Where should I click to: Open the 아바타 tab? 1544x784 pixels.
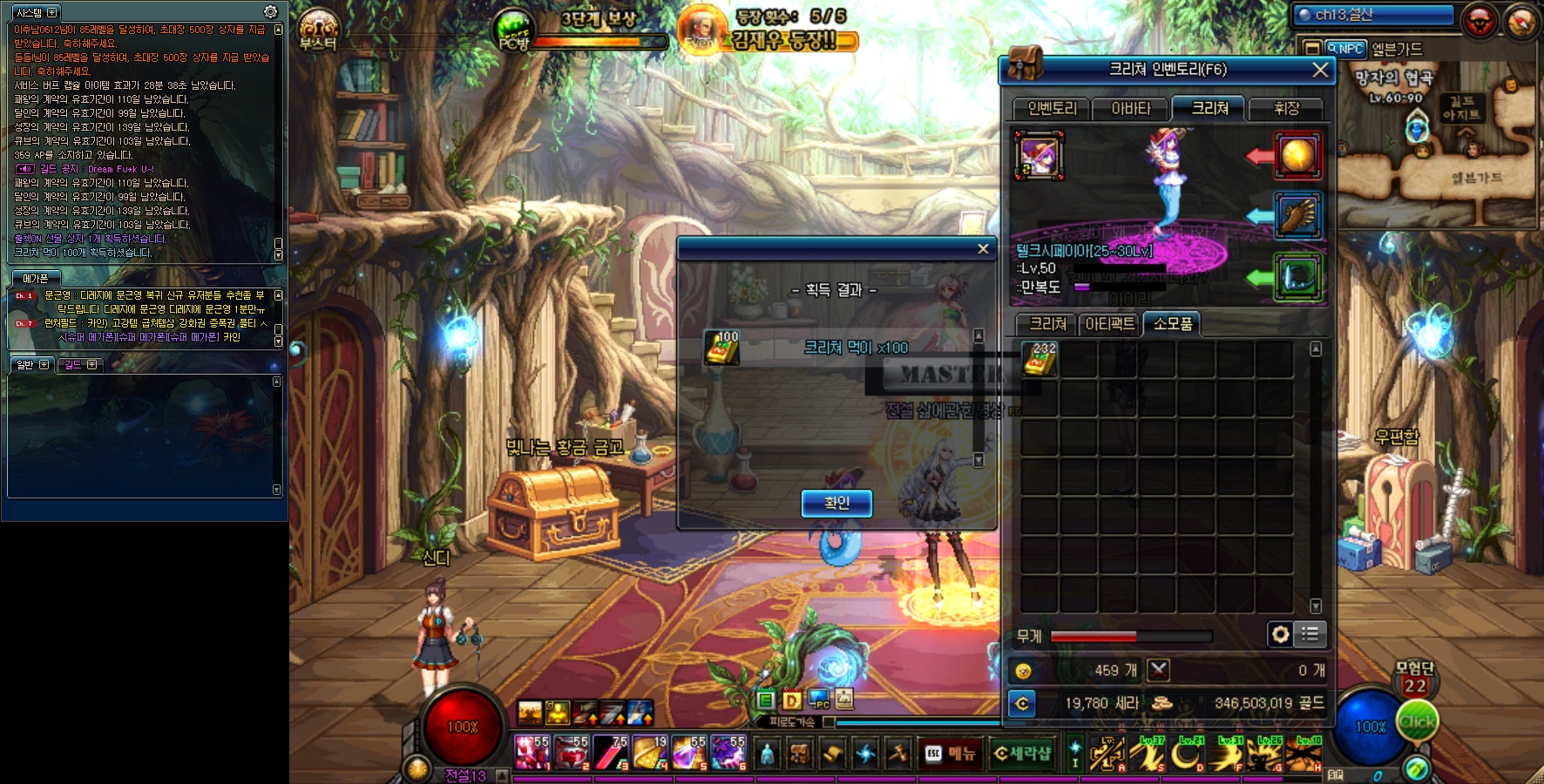coord(1131,109)
